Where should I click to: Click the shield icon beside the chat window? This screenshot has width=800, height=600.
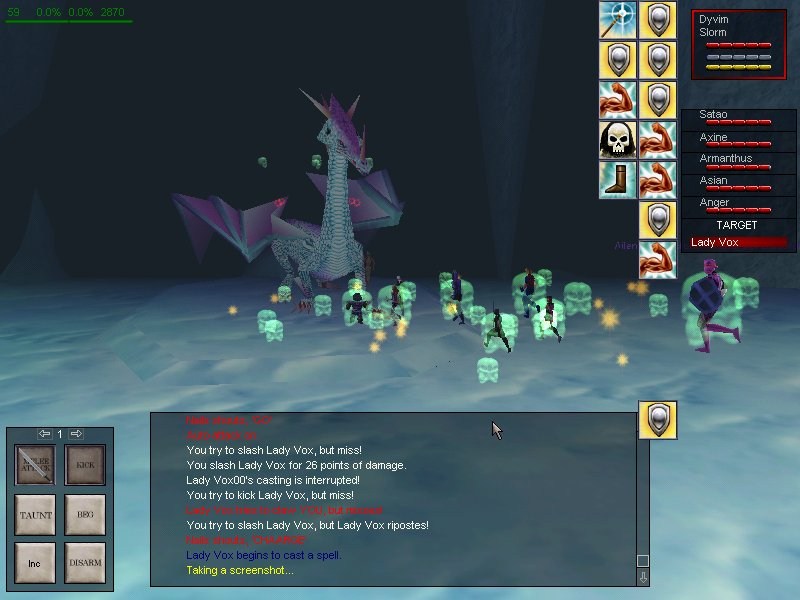pos(657,420)
